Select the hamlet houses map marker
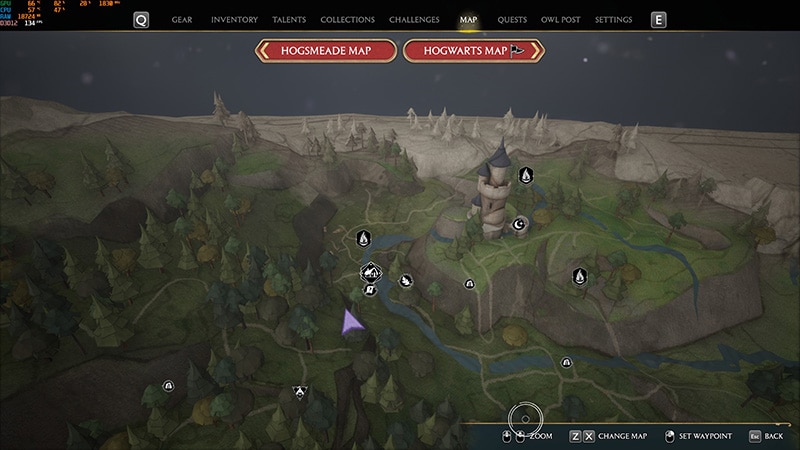This screenshot has height=450, width=800. point(371,272)
